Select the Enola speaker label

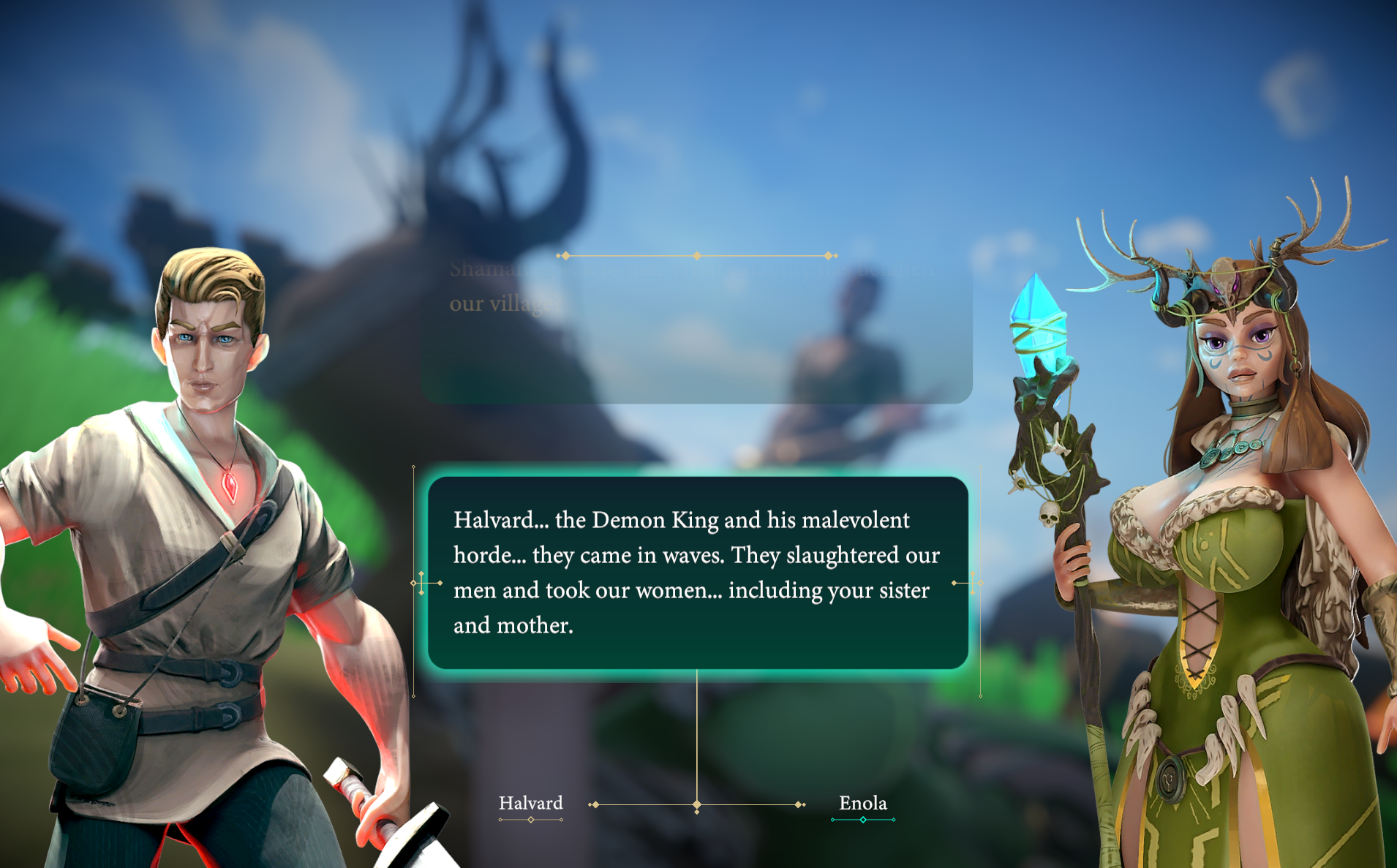click(862, 804)
